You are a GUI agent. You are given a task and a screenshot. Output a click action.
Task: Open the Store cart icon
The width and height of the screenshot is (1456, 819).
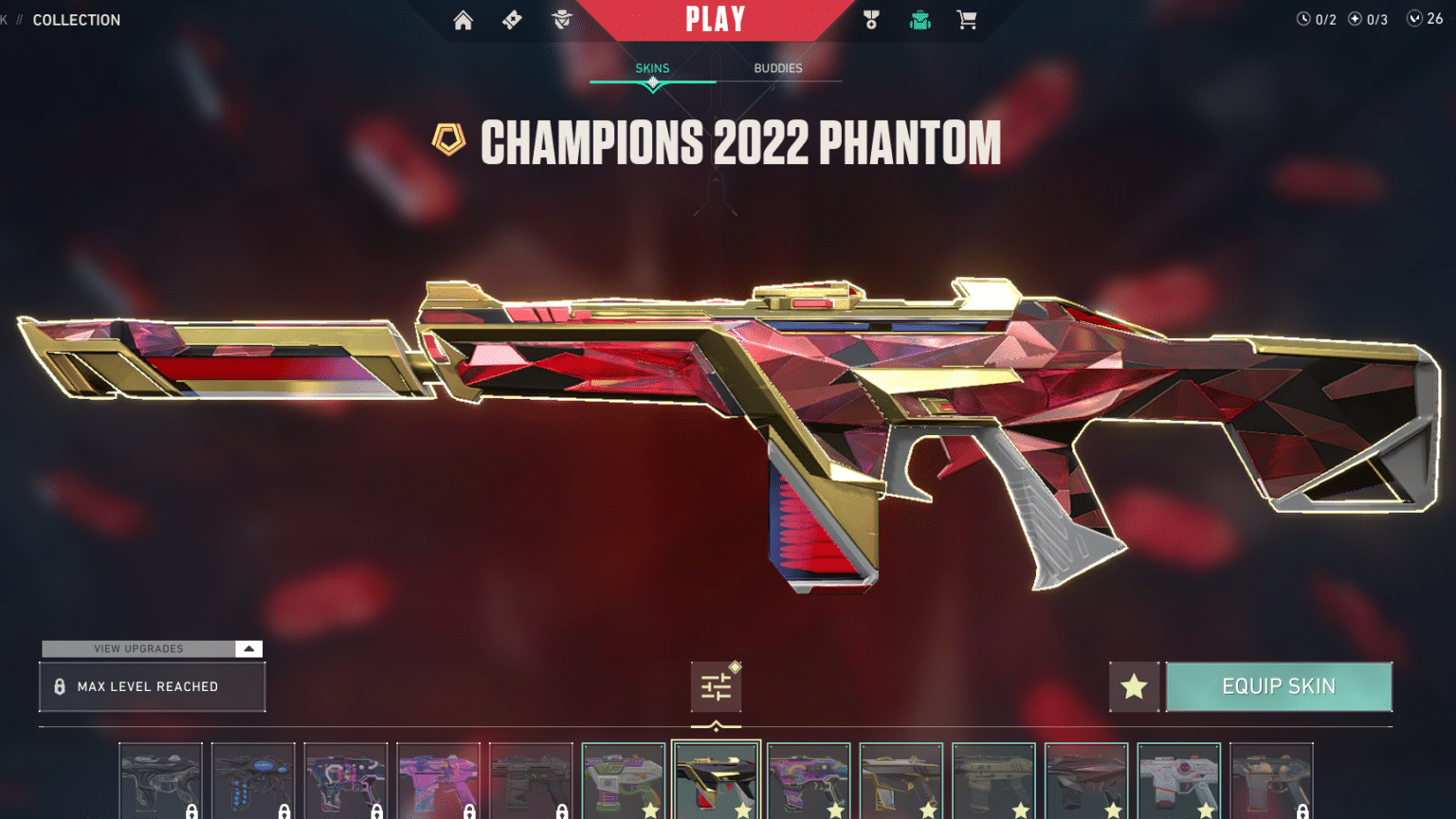(x=967, y=19)
